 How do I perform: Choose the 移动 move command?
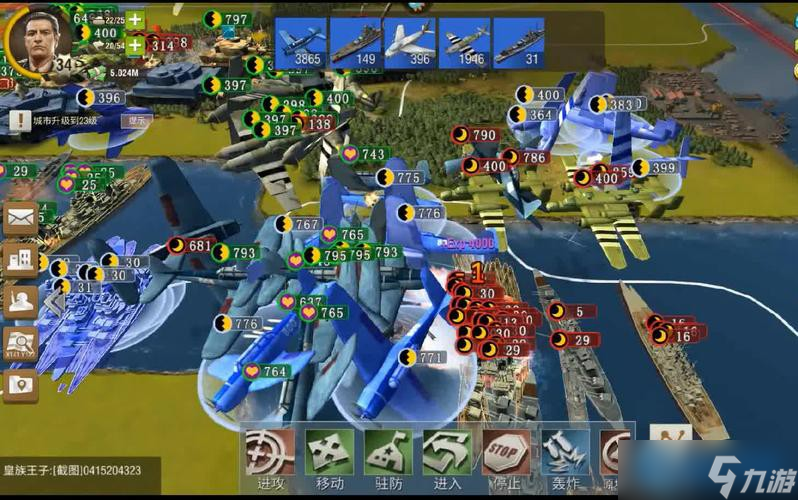pyautogui.click(x=329, y=460)
